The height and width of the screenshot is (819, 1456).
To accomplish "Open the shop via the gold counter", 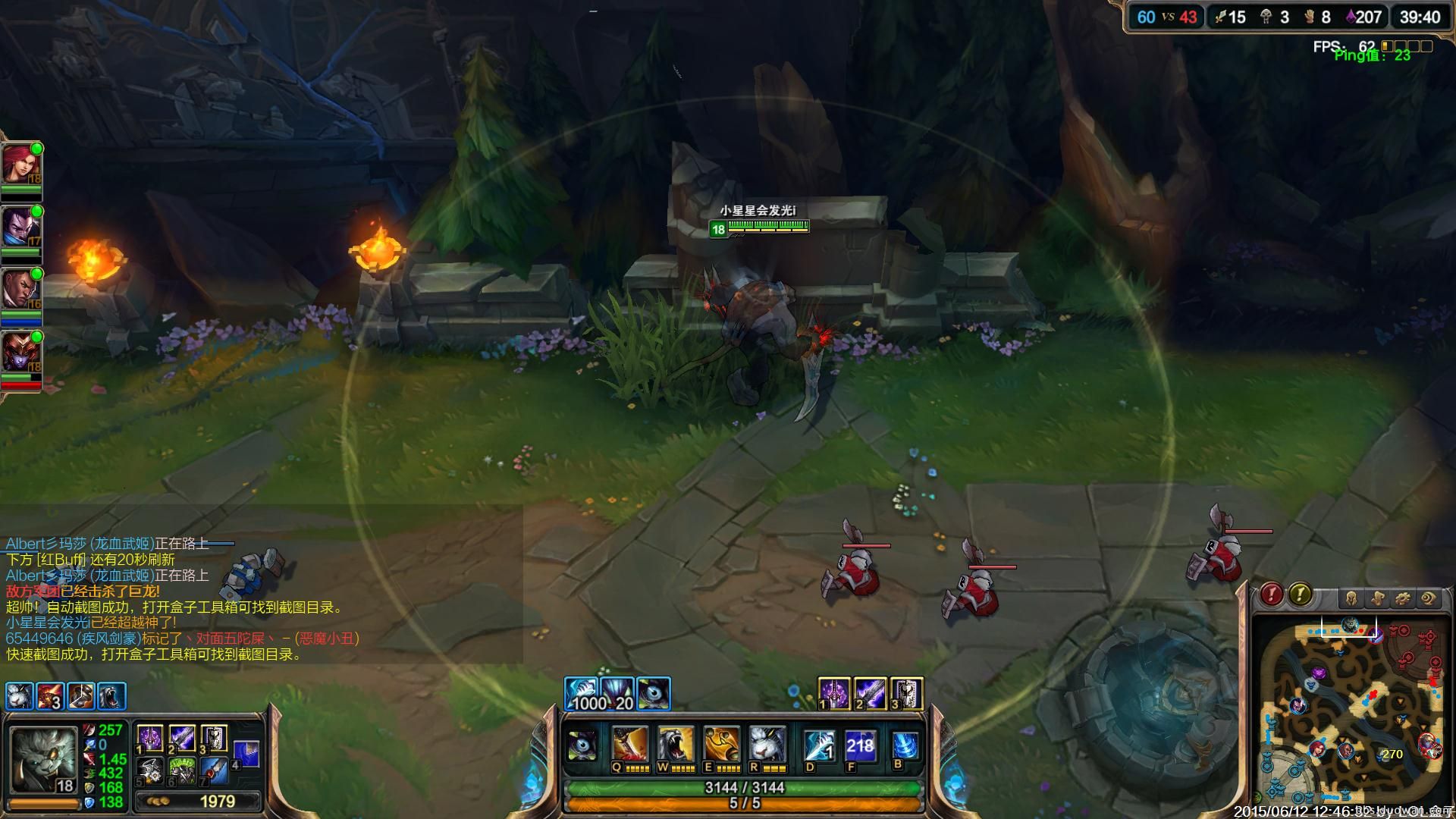I will (199, 802).
